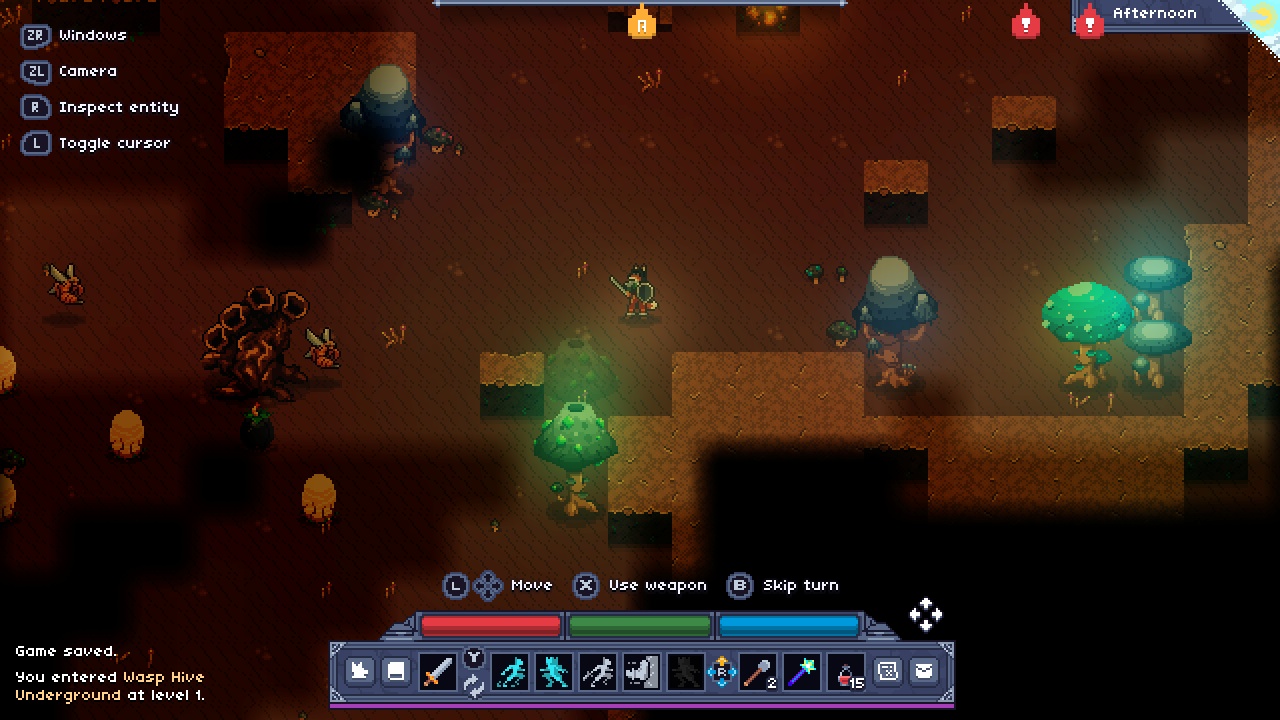Viewport: 1280px width, 720px height.
Task: Open the grid inventory icon beside the envelope
Action: pos(888,671)
